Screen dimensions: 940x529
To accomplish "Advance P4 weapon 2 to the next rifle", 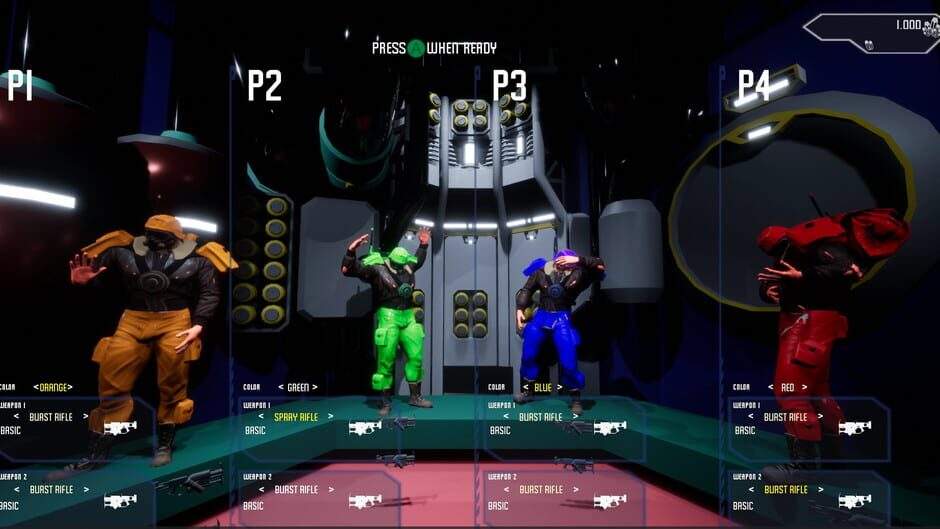I will (820, 490).
